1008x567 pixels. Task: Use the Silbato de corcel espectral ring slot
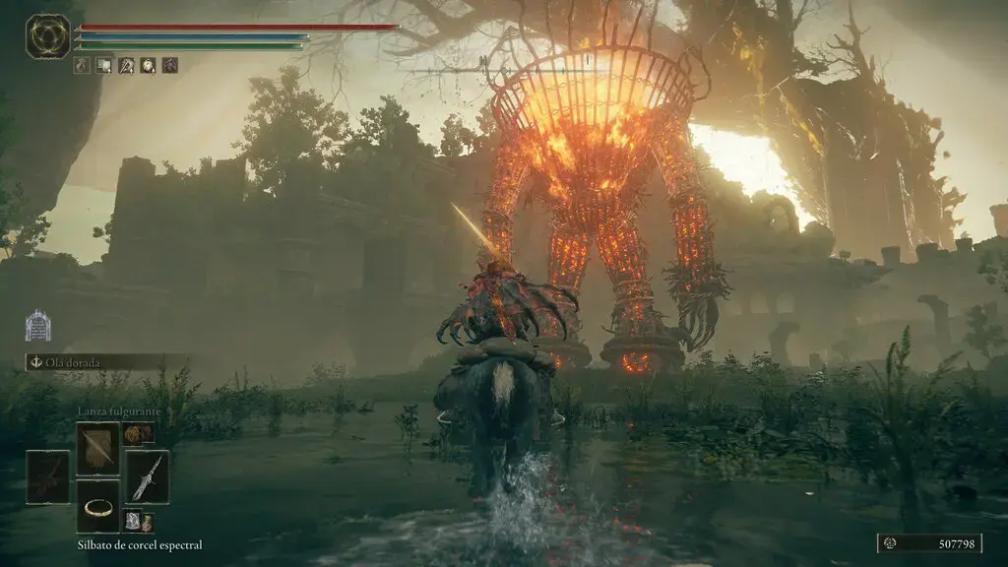click(x=98, y=506)
